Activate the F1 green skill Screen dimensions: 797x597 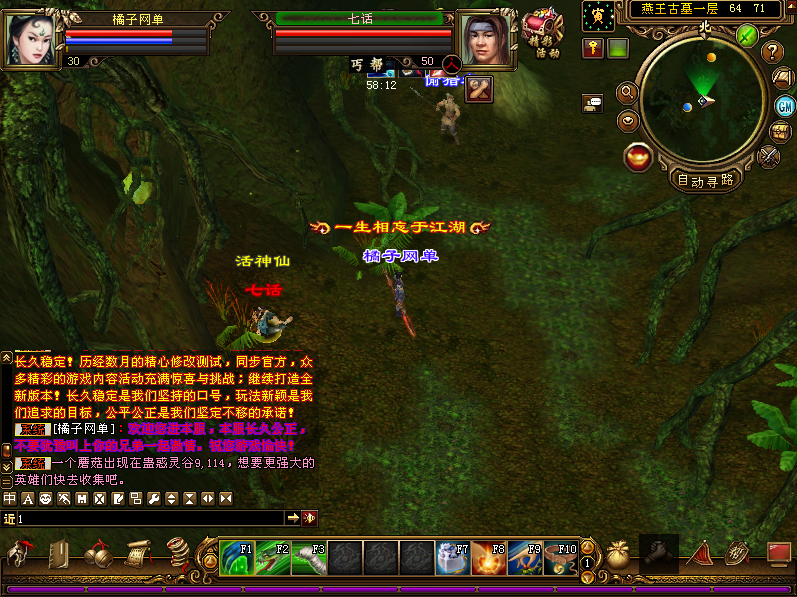click(236, 557)
